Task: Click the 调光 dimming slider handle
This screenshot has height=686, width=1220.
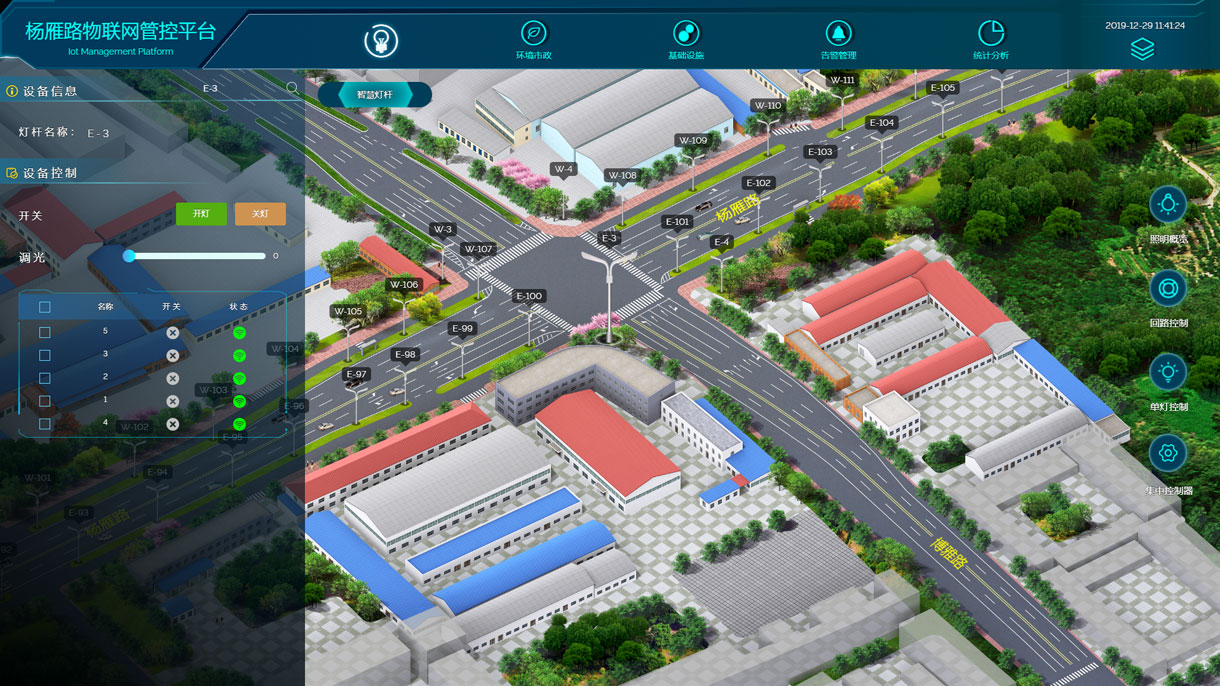Action: (x=129, y=256)
